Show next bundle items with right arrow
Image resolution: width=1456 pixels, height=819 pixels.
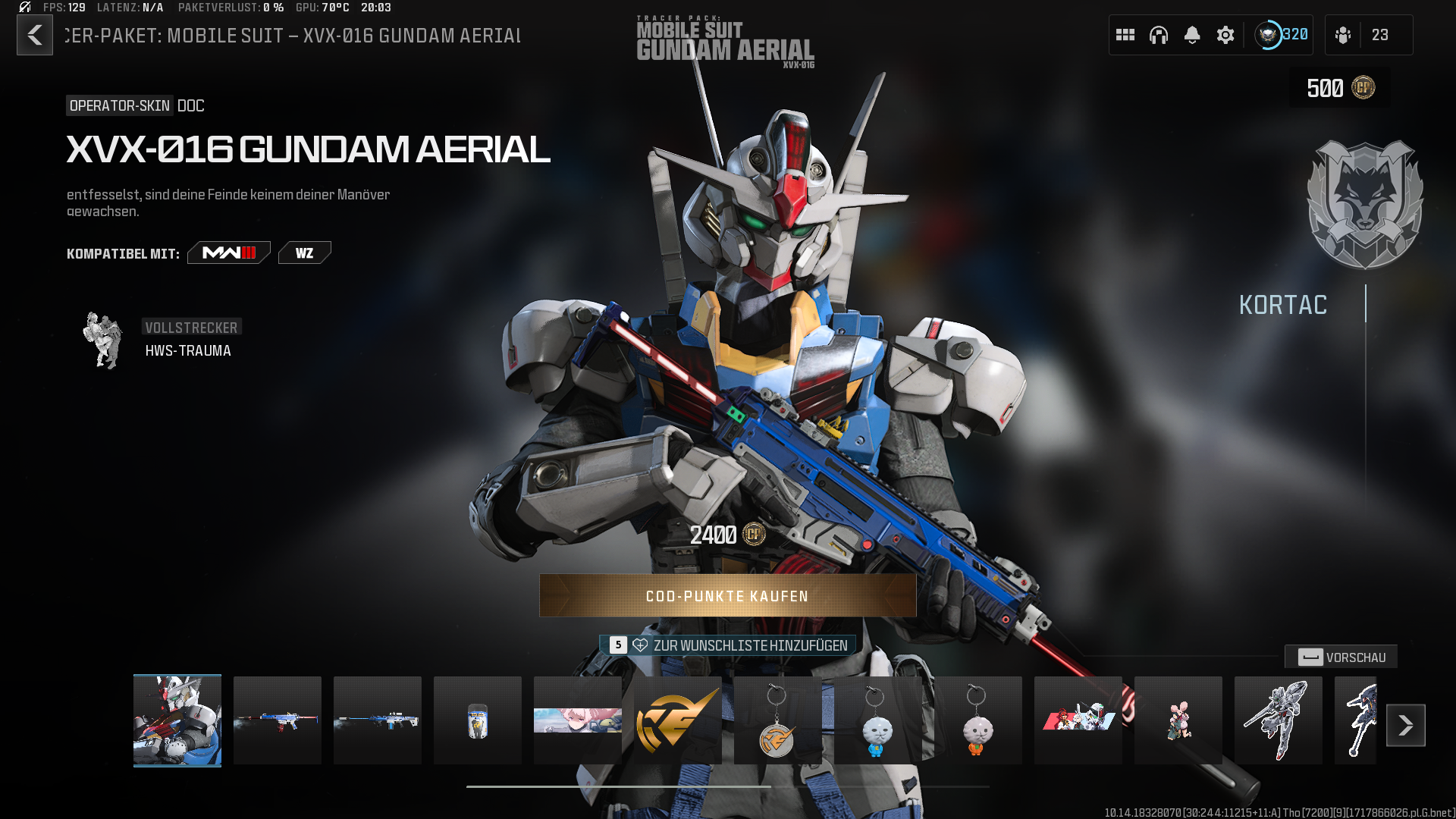click(x=1406, y=726)
